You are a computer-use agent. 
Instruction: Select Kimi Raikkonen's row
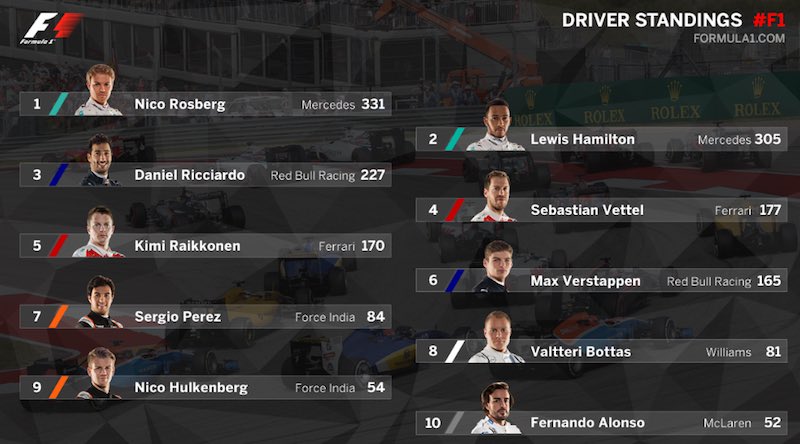pyautogui.click(x=205, y=246)
